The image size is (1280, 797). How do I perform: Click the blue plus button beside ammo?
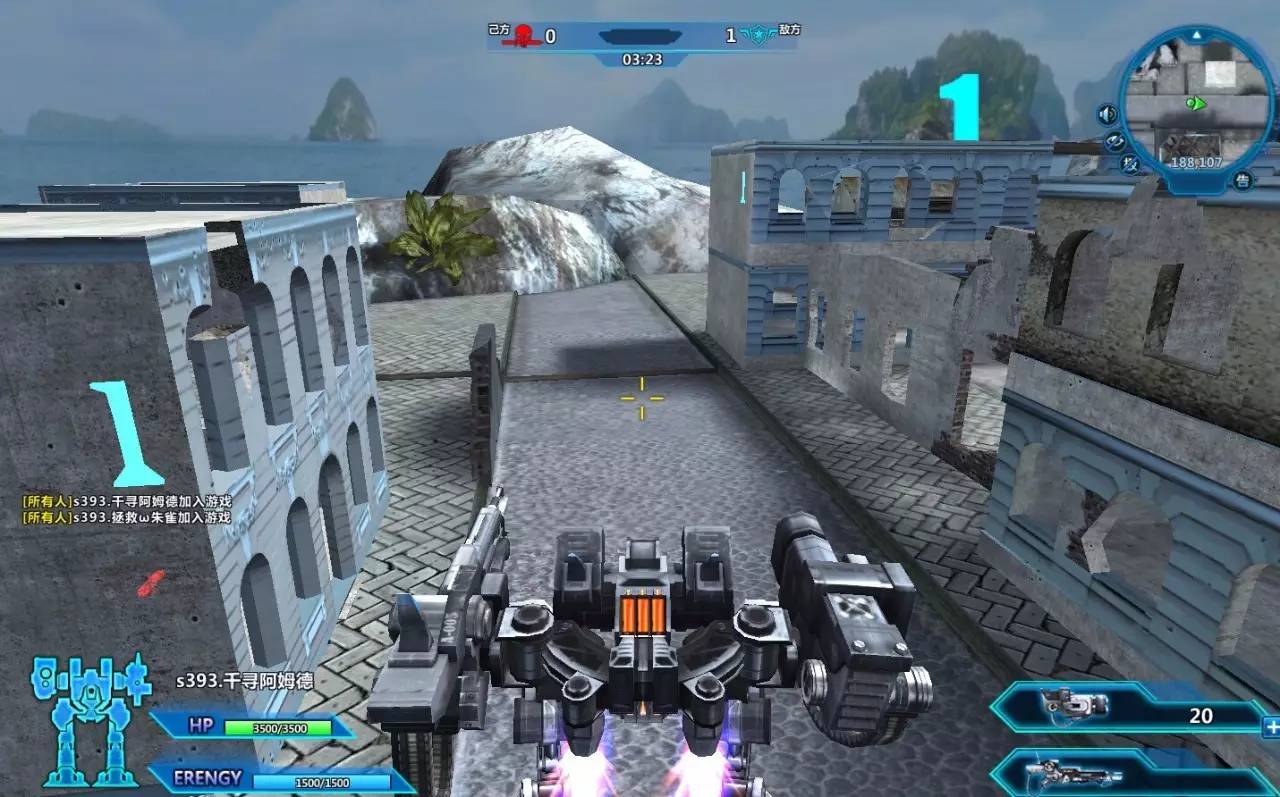1271,727
